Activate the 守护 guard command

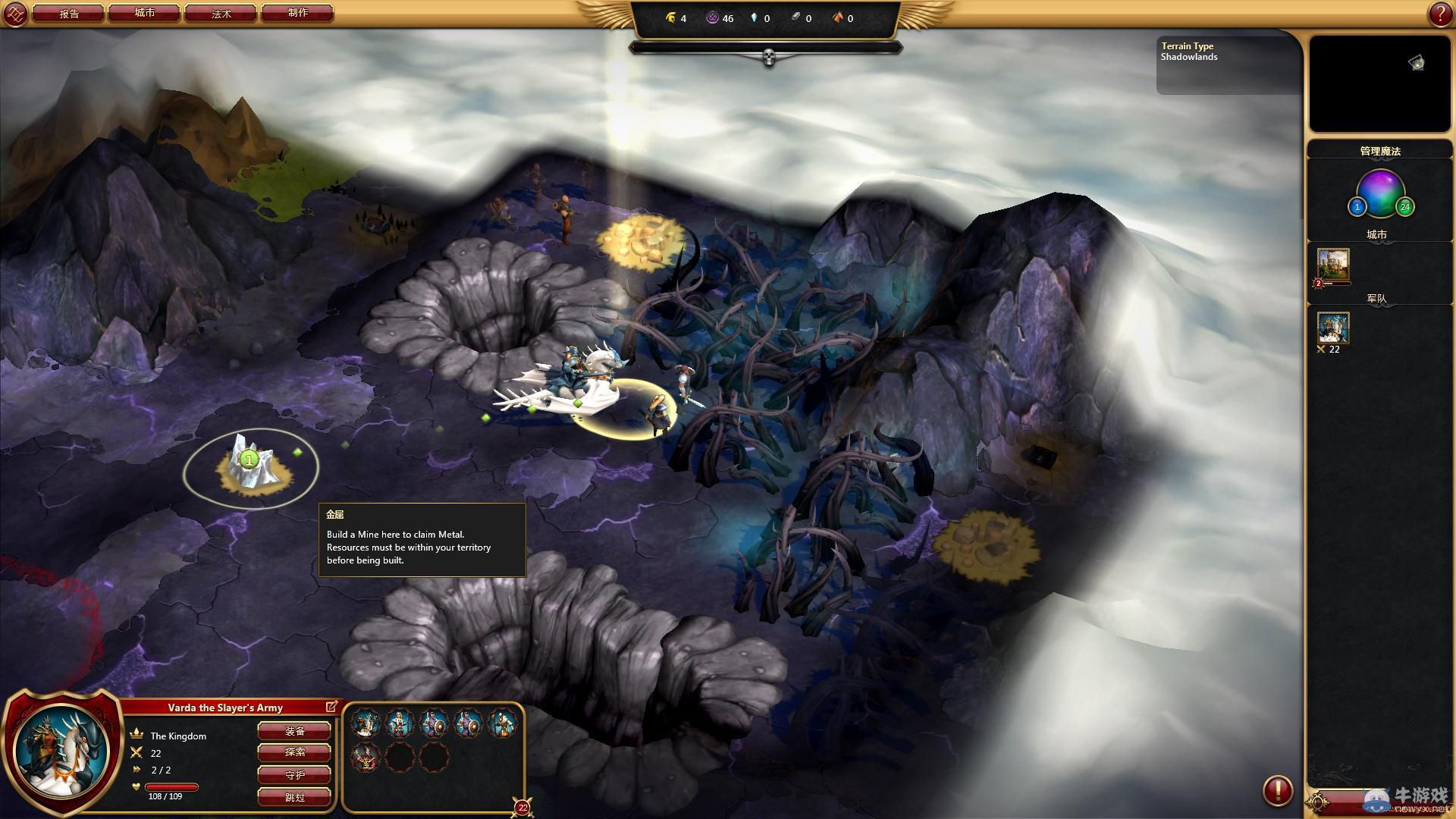click(294, 775)
